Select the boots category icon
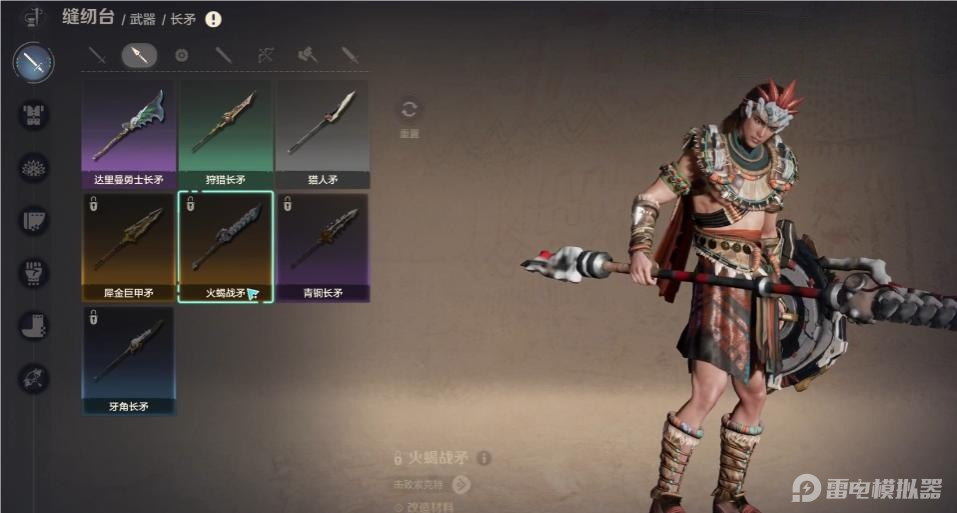 (34, 325)
